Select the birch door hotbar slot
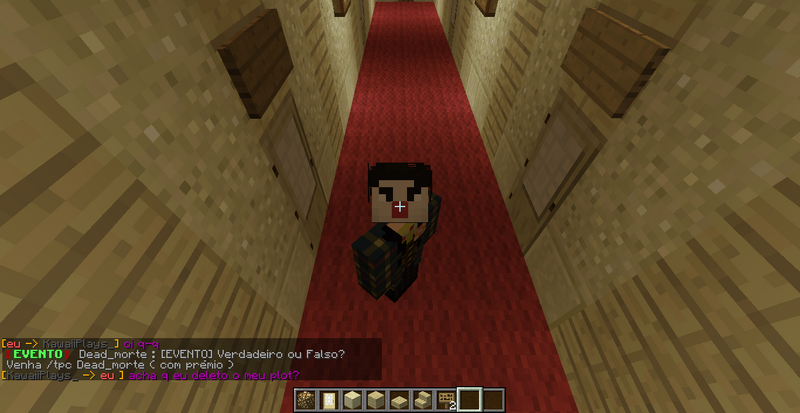 tap(326, 401)
